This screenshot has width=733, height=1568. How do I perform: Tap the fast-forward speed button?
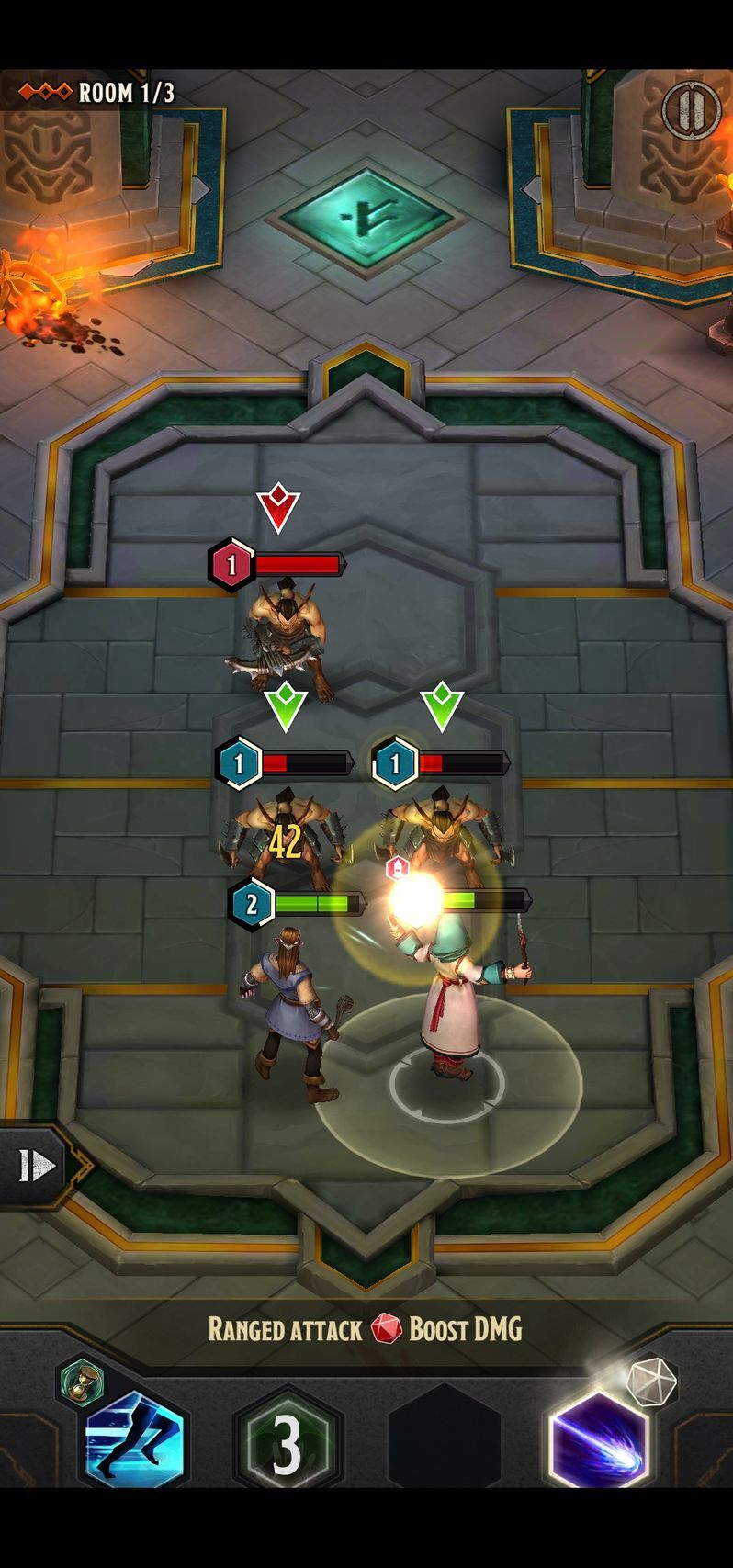37,1166
